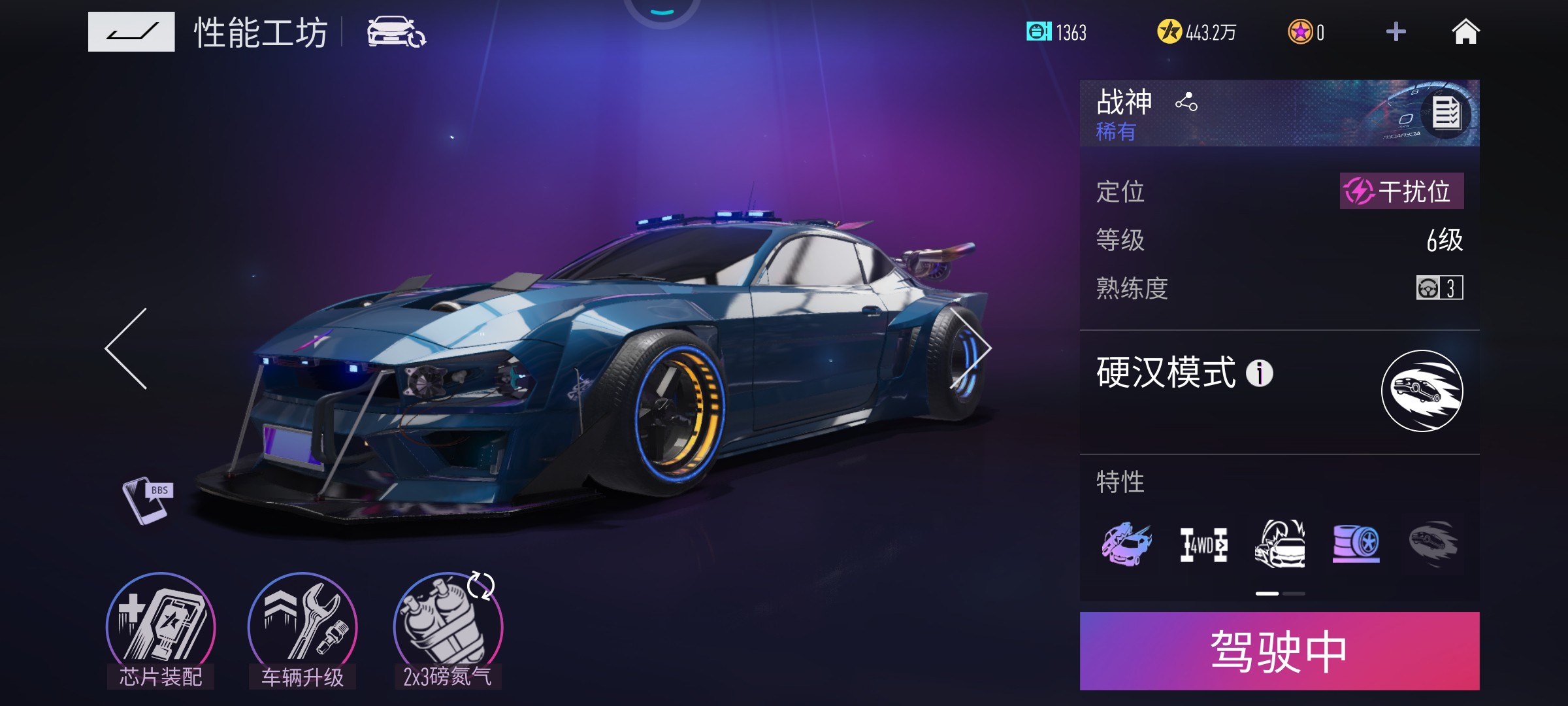View 硬汉模式 info tooltip
This screenshot has width=1568, height=706.
click(x=1259, y=373)
